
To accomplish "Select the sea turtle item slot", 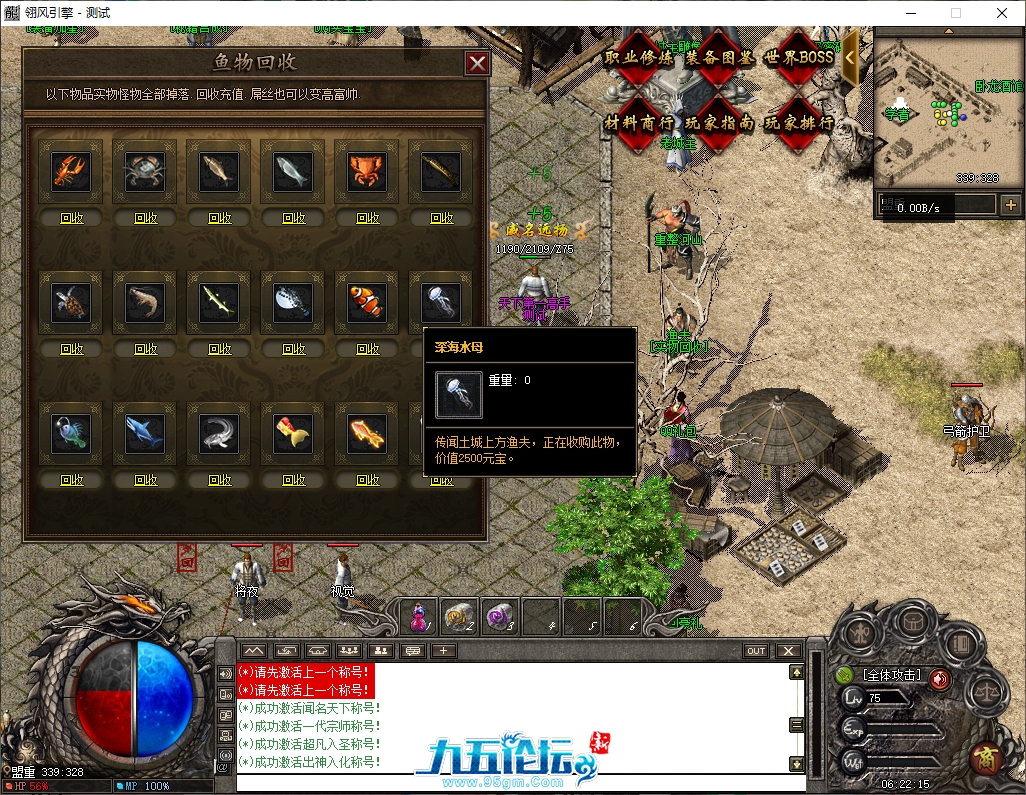I will (x=72, y=302).
